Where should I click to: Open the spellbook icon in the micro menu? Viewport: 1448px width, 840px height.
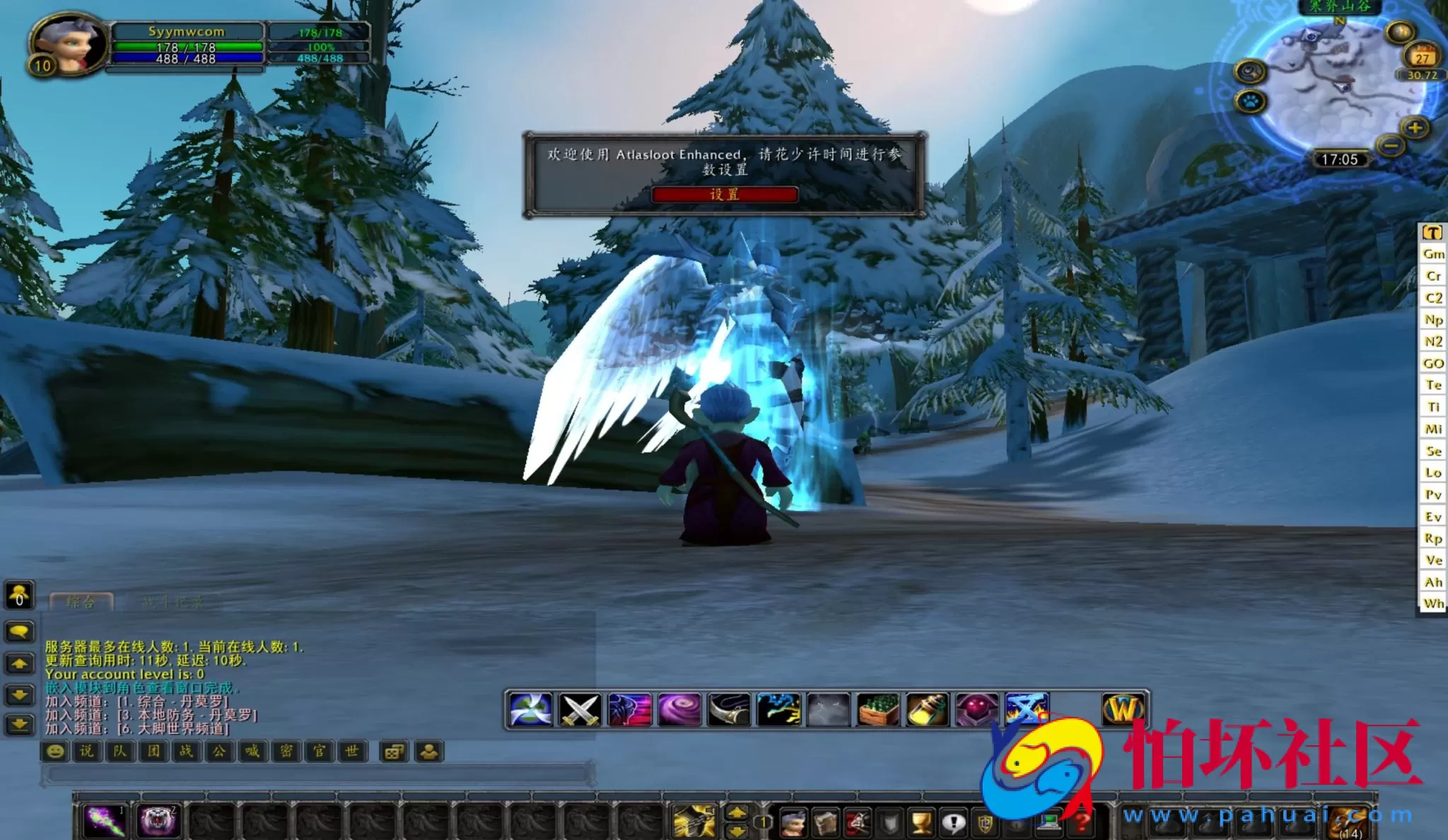[x=826, y=823]
